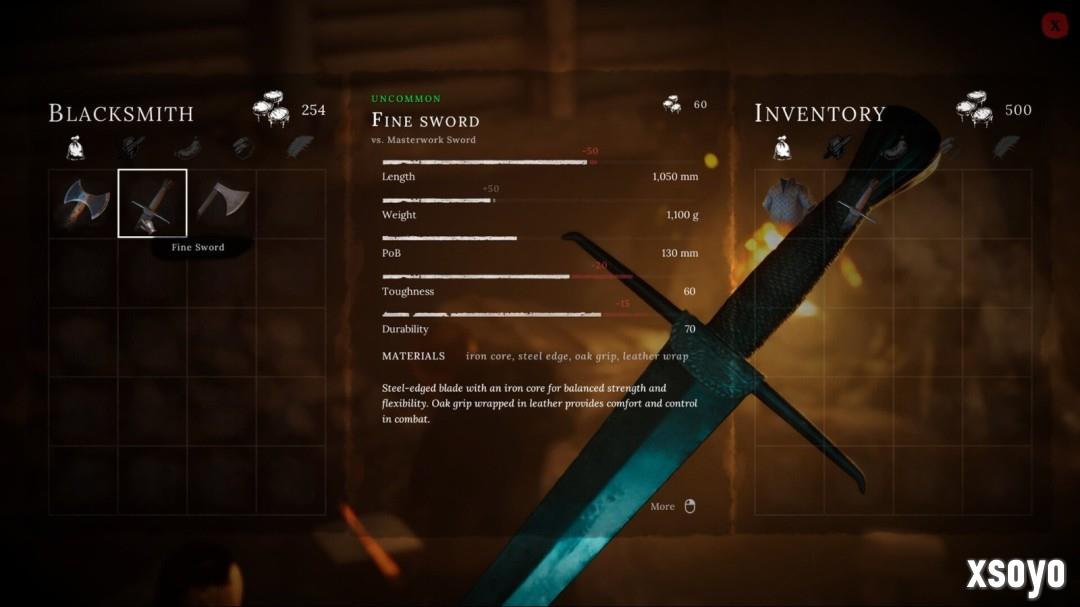
Task: Switch to the blacksmith's feather category tab
Action: tap(301, 147)
